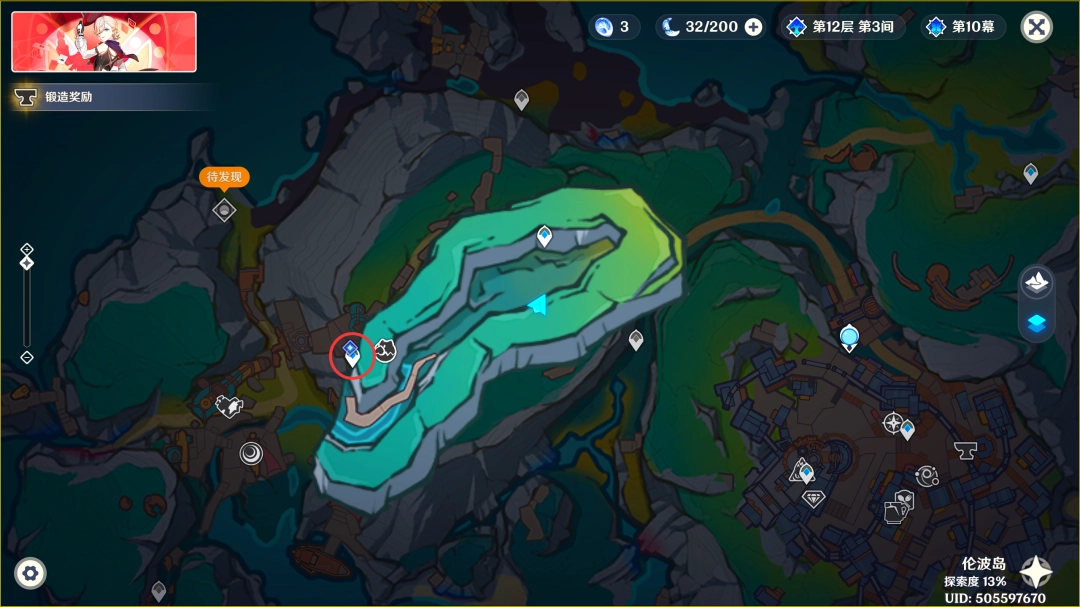Close the map with the X button
Screen dimensions: 1080x607
click(1036, 27)
